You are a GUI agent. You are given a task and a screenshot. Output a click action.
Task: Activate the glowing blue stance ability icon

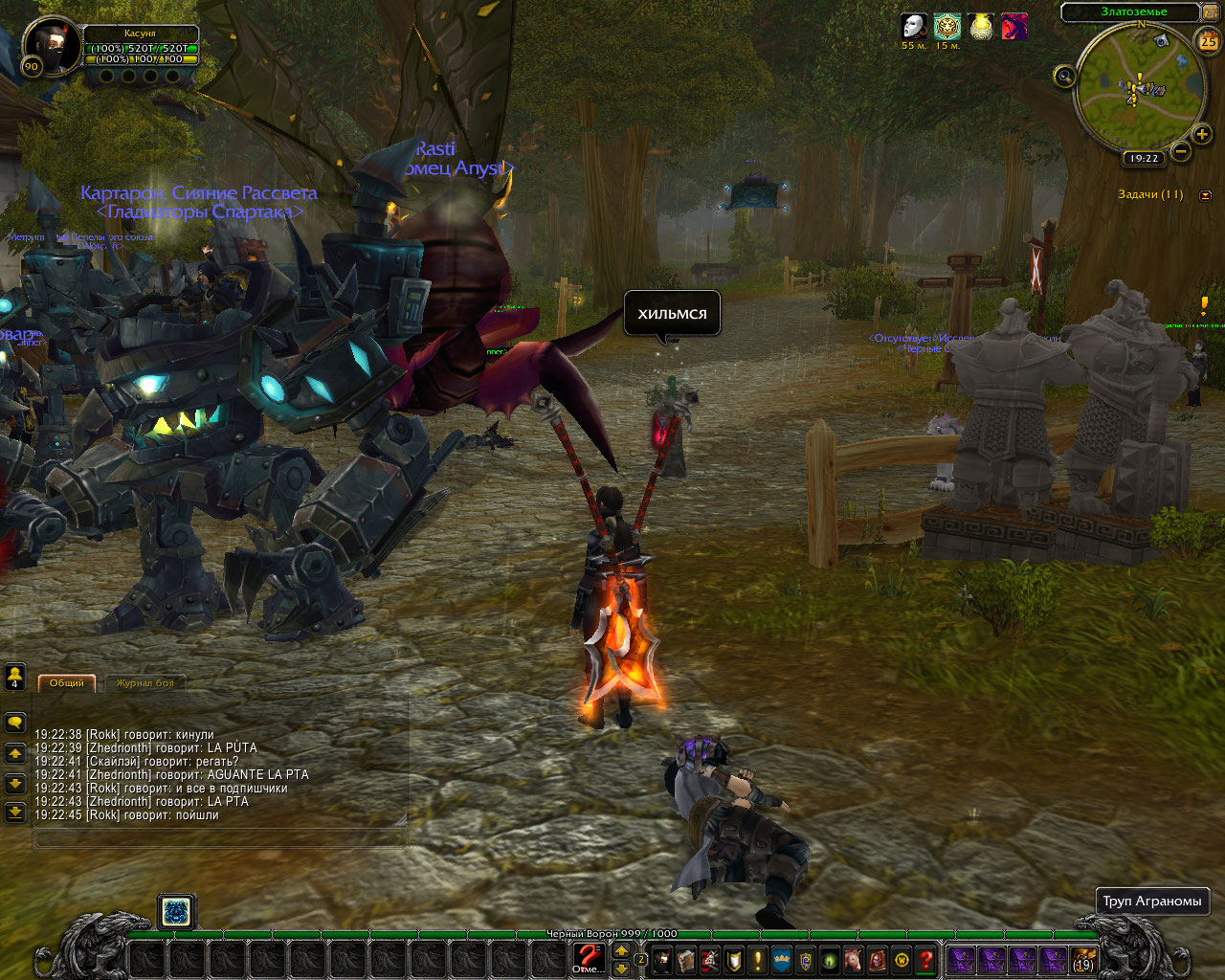(x=176, y=912)
